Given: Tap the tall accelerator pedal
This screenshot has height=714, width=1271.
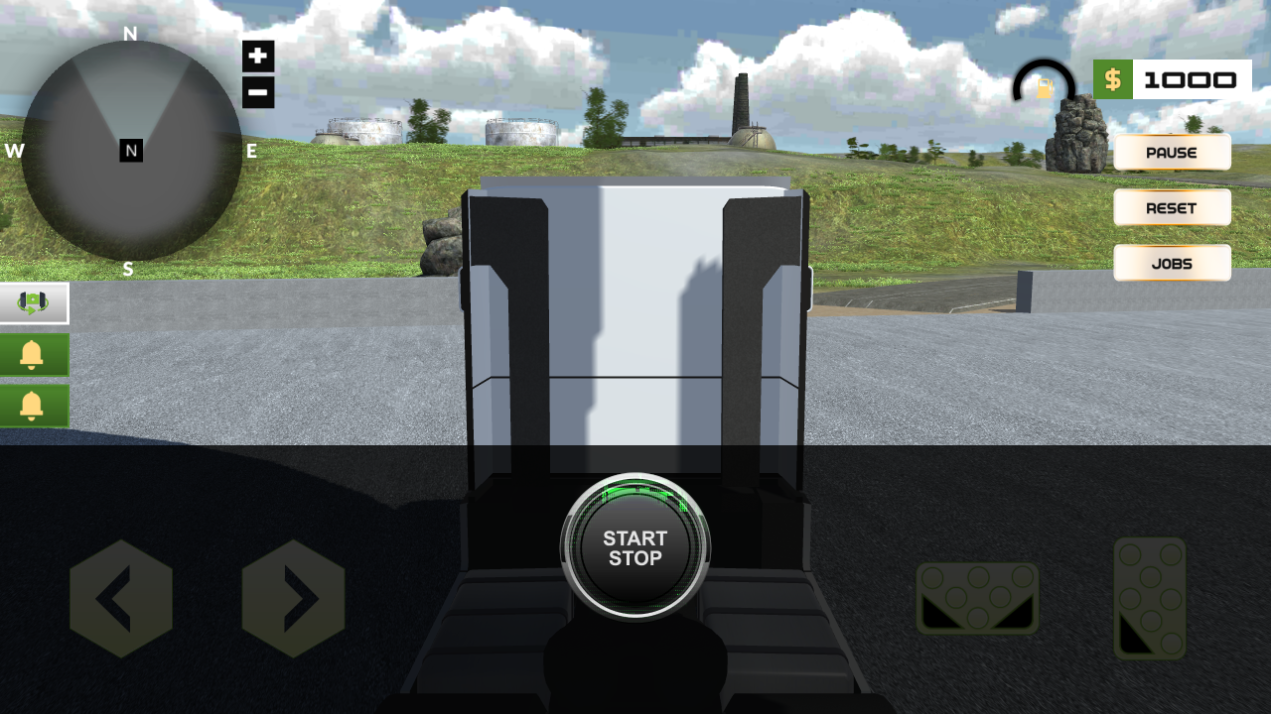Looking at the screenshot, I should pyautogui.click(x=1150, y=598).
